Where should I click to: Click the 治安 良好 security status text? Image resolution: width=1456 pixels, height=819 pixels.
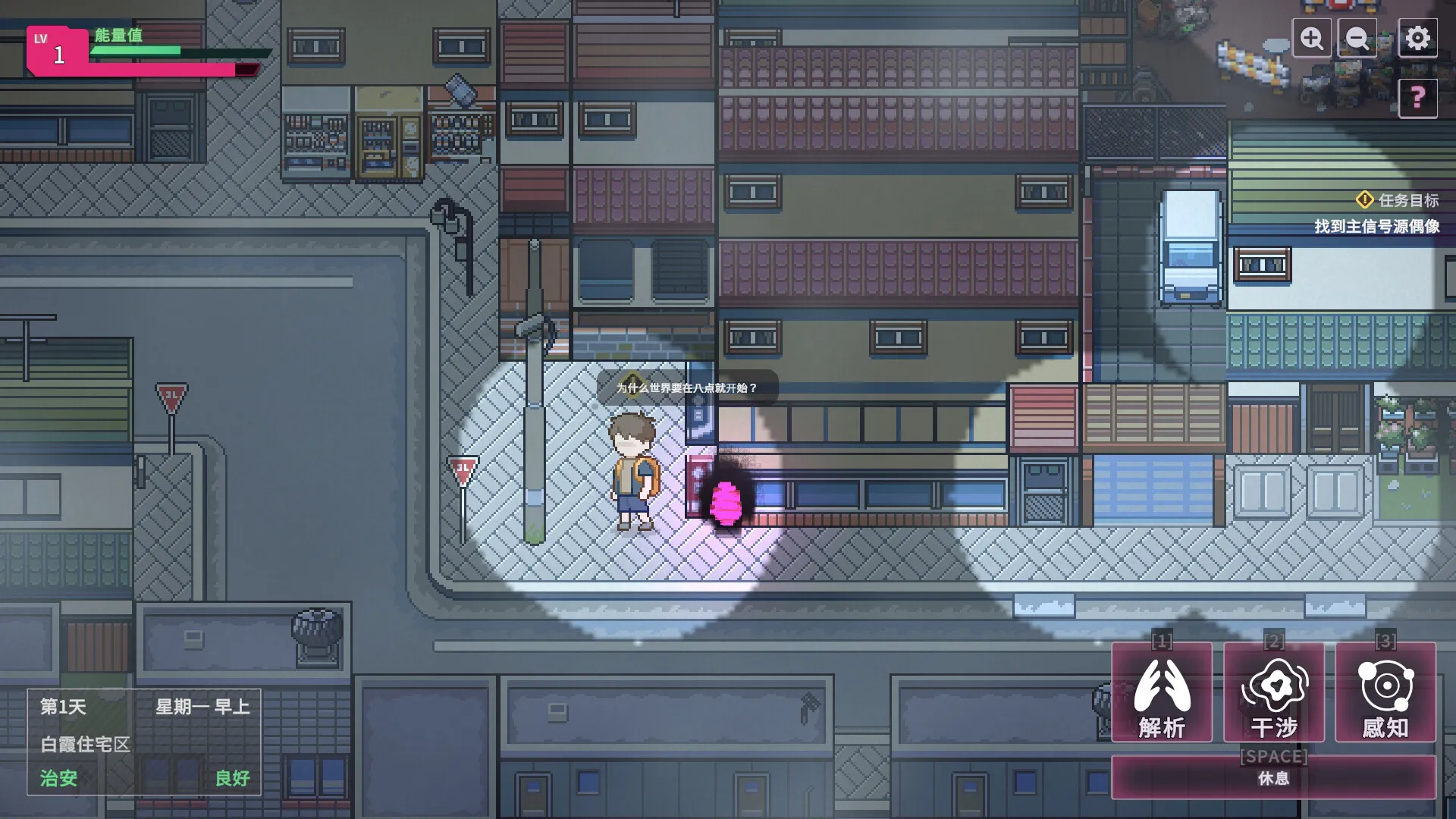58,779
